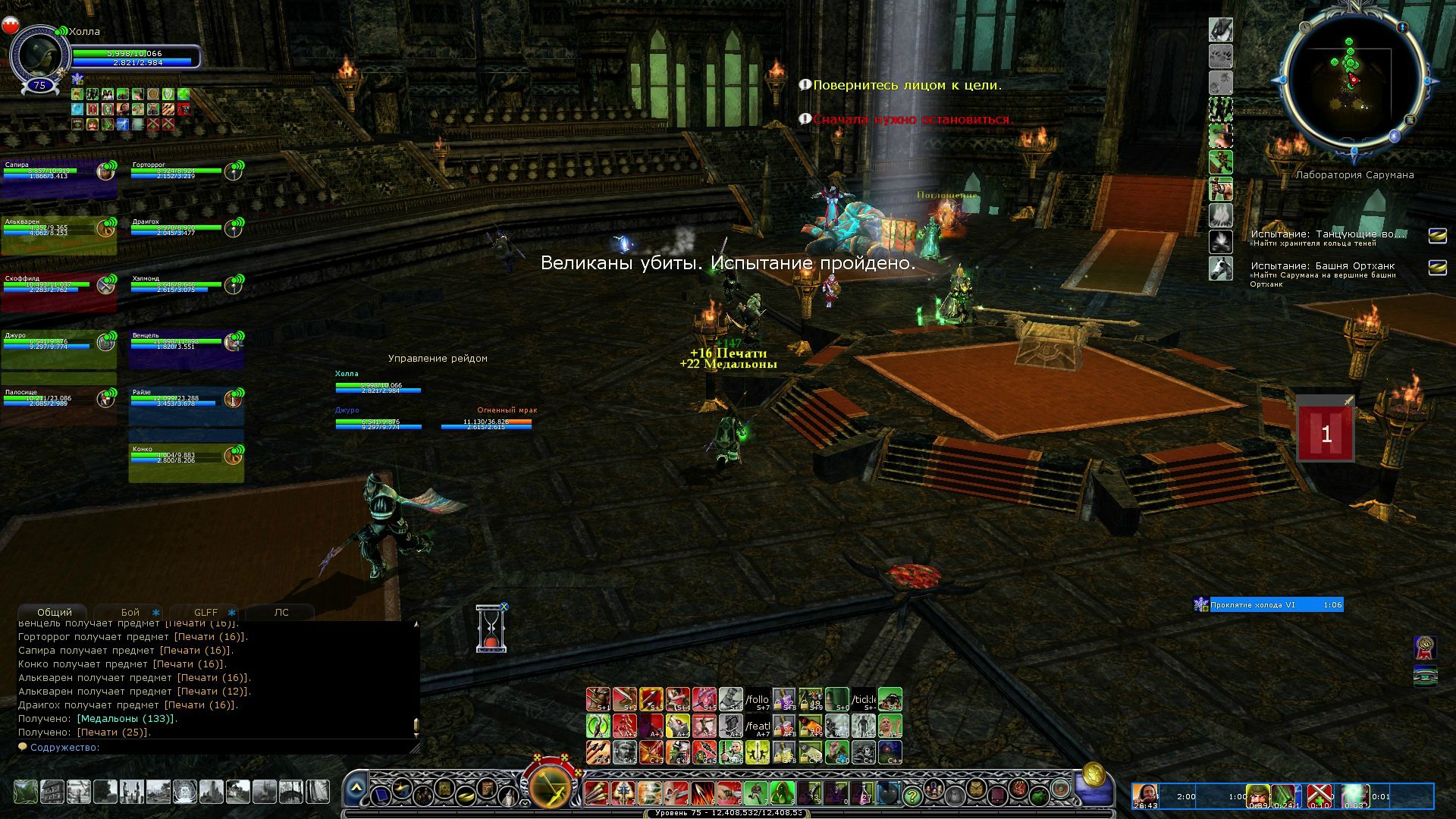This screenshot has width=1456, height=819.
Task: Use the /tickle emote quickslot
Action: [863, 699]
